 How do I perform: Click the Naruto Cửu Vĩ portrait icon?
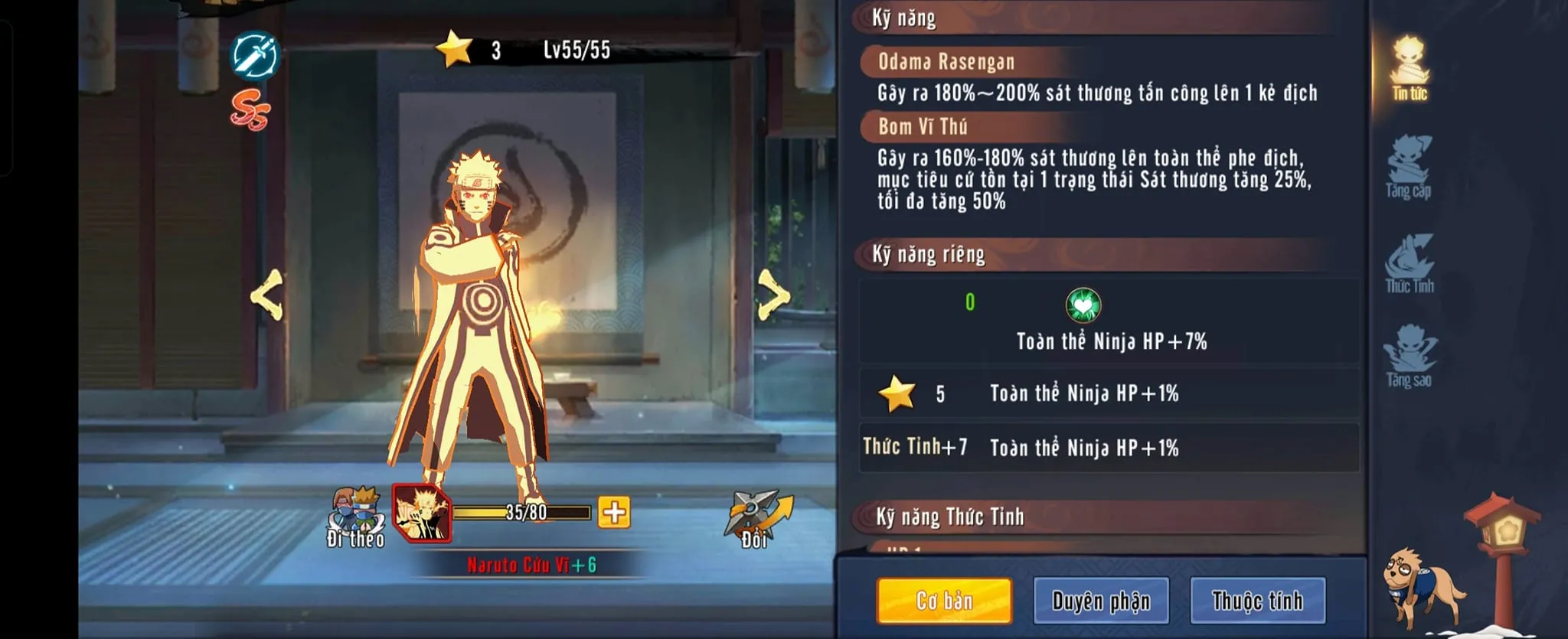pos(421,513)
